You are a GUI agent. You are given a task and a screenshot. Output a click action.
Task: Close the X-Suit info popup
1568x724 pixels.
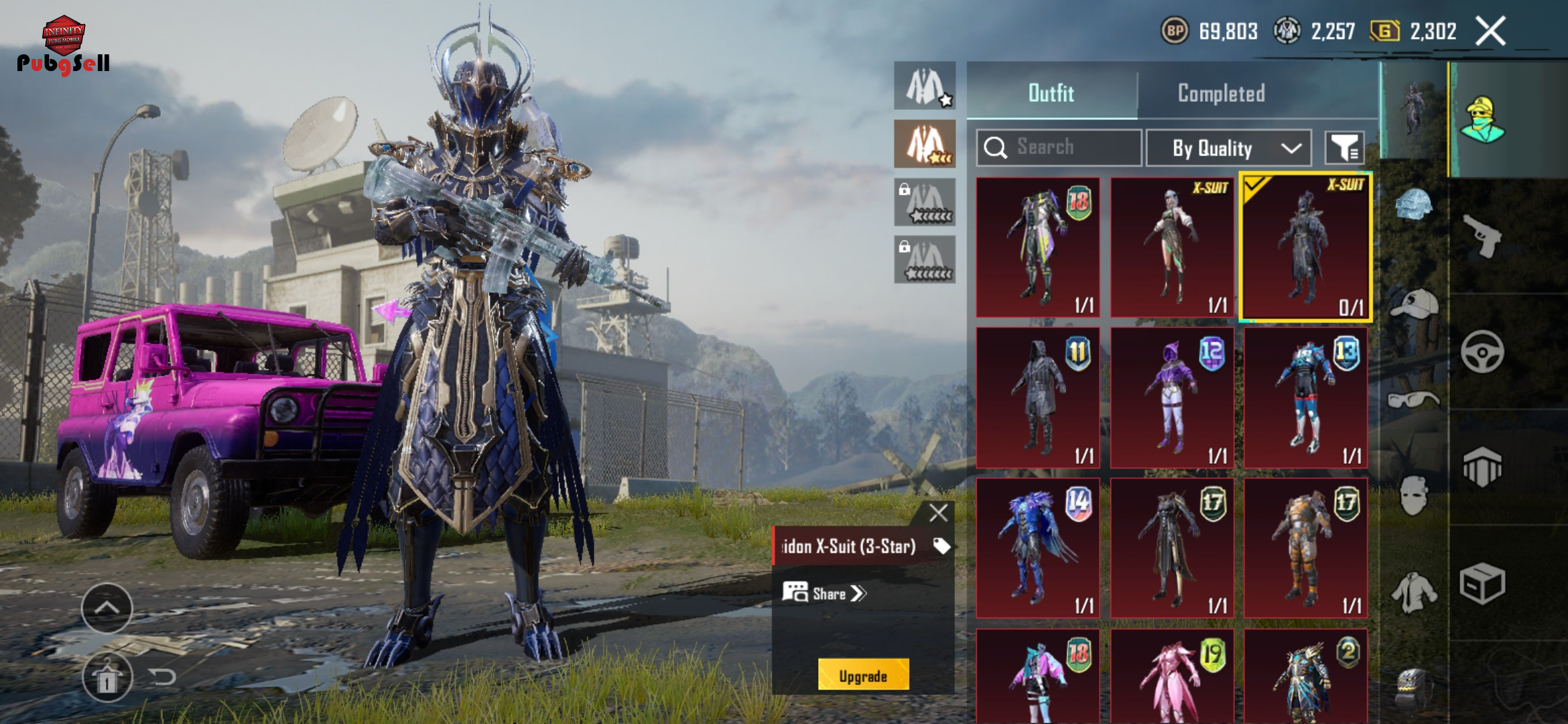point(938,513)
